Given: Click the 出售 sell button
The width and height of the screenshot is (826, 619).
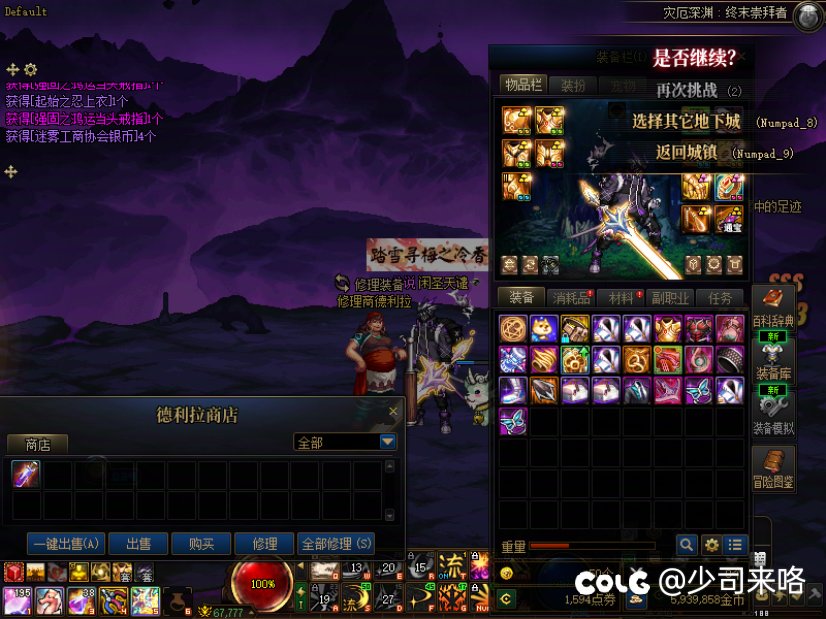Looking at the screenshot, I should click(138, 544).
